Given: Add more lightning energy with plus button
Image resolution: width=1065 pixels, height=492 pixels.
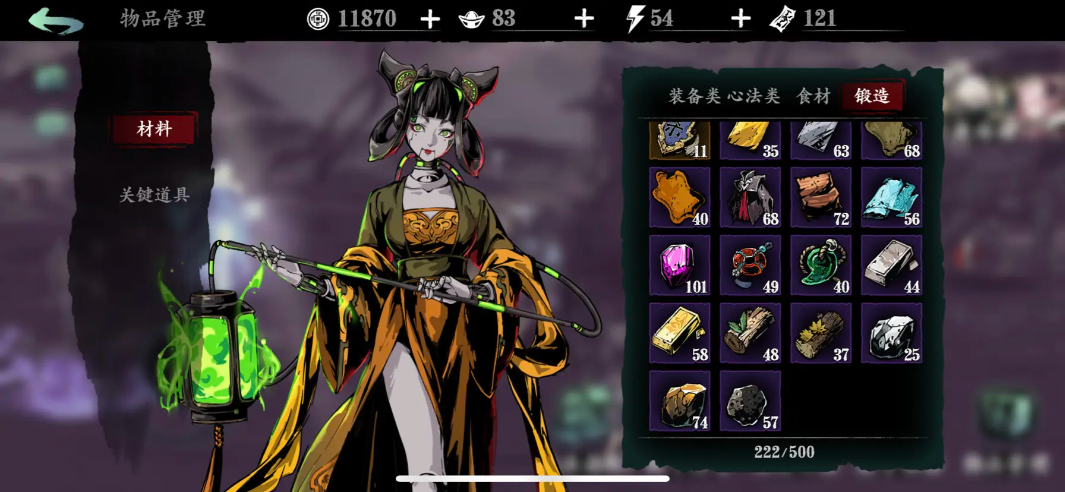Looking at the screenshot, I should 741,19.
